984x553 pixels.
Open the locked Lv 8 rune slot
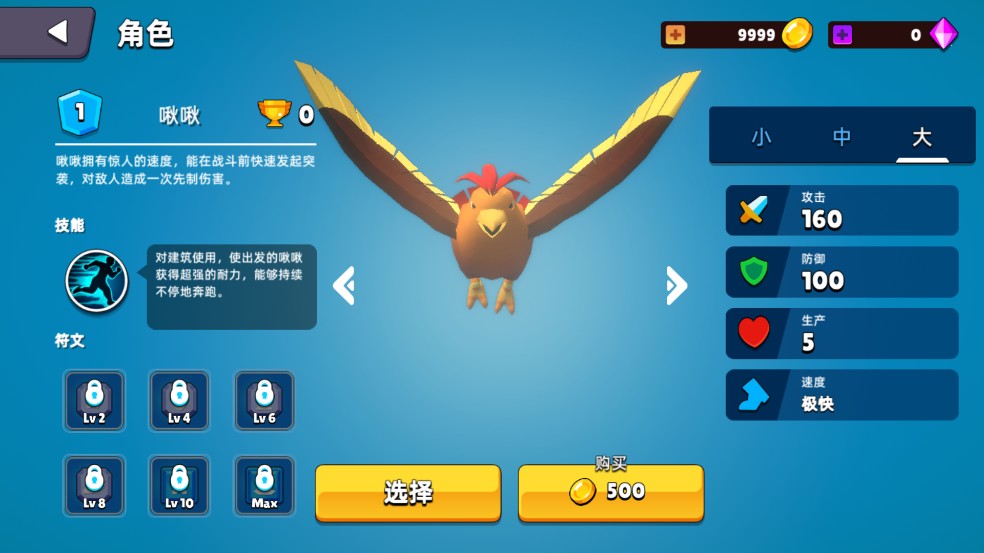coord(94,486)
